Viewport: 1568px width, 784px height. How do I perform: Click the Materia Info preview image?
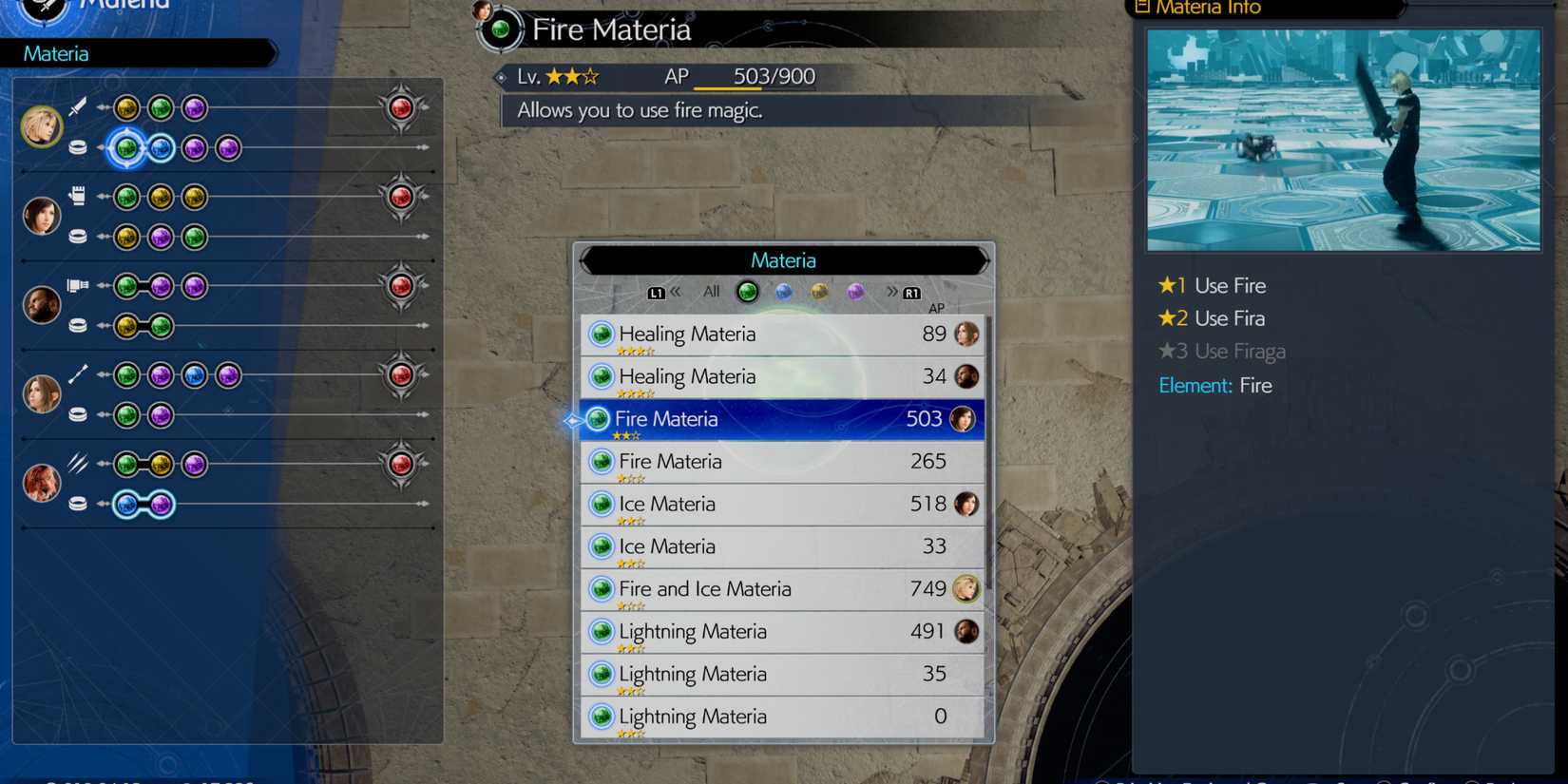tap(1344, 139)
